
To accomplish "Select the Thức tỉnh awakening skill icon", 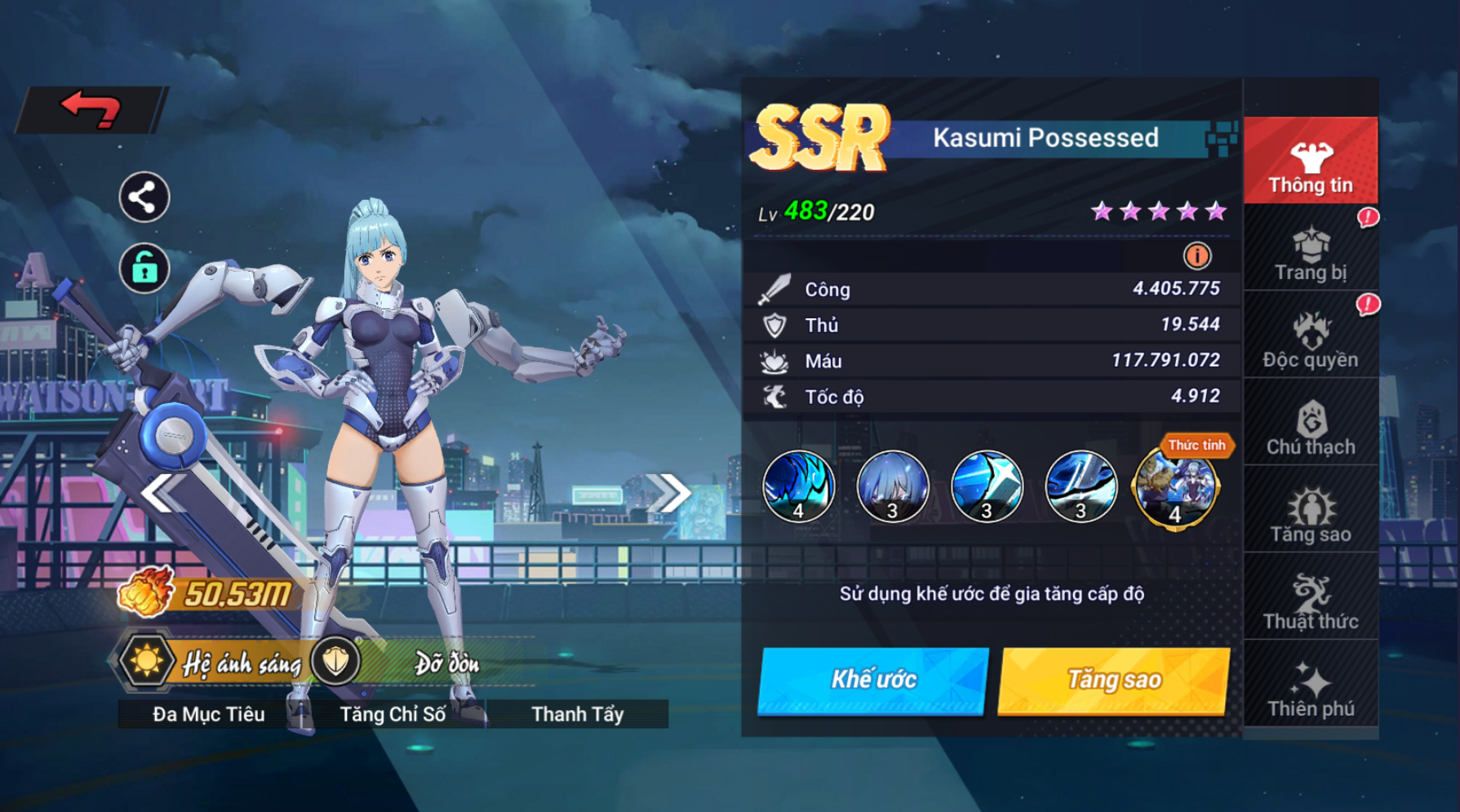I will [x=1175, y=488].
